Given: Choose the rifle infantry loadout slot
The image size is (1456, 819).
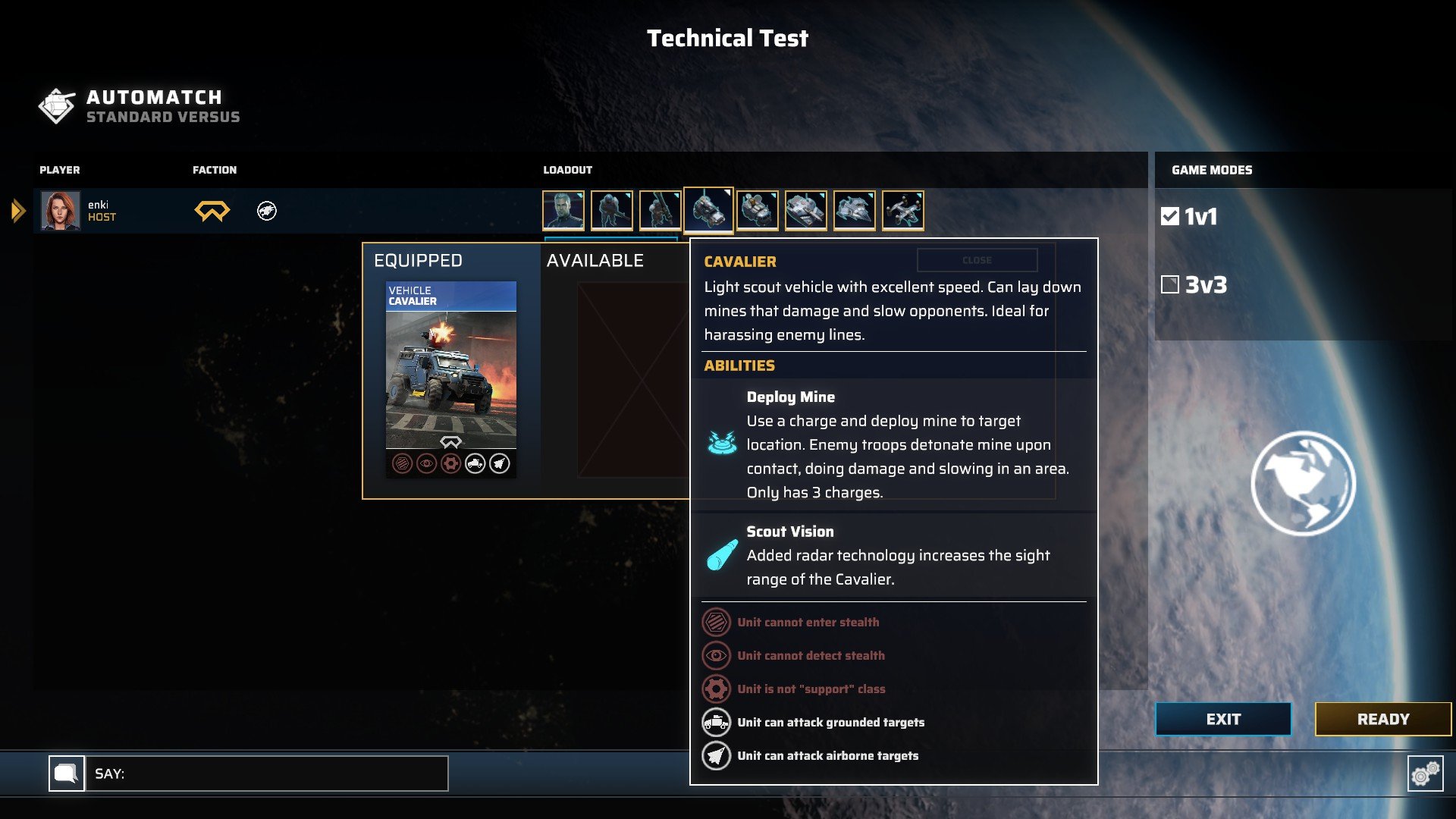Looking at the screenshot, I should tap(612, 210).
